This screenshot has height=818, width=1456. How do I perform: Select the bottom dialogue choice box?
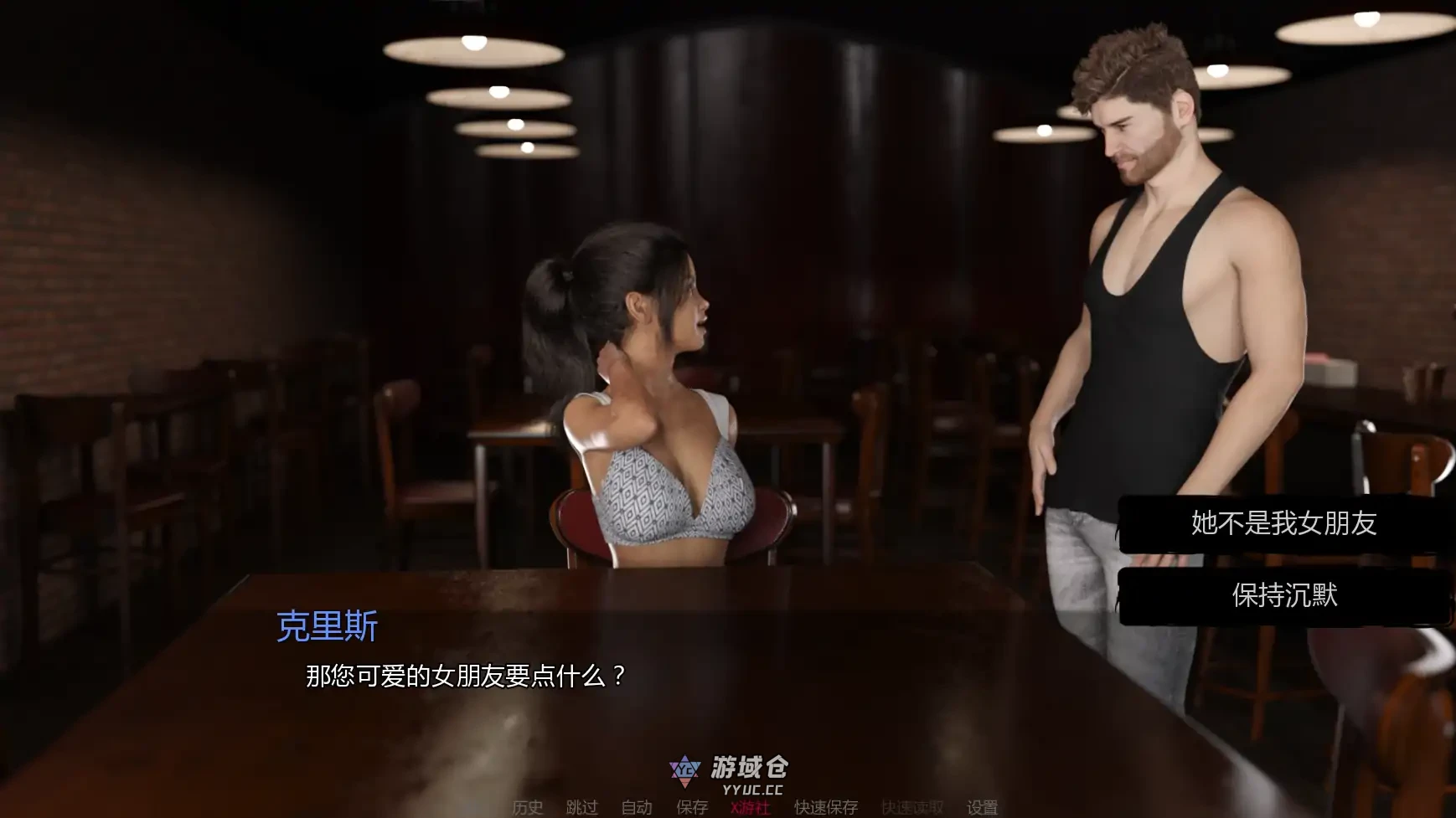pos(1285,595)
